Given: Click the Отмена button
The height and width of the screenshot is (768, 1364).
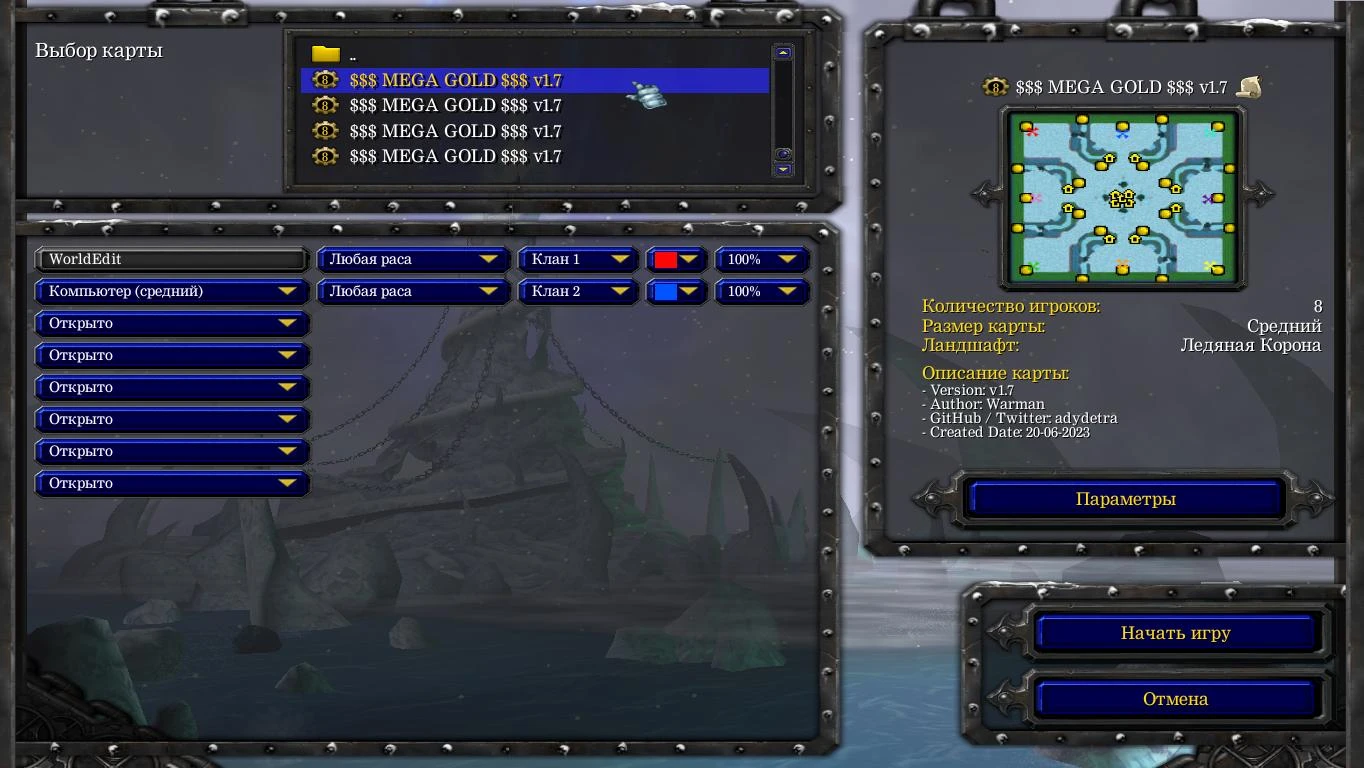Looking at the screenshot, I should [1176, 698].
